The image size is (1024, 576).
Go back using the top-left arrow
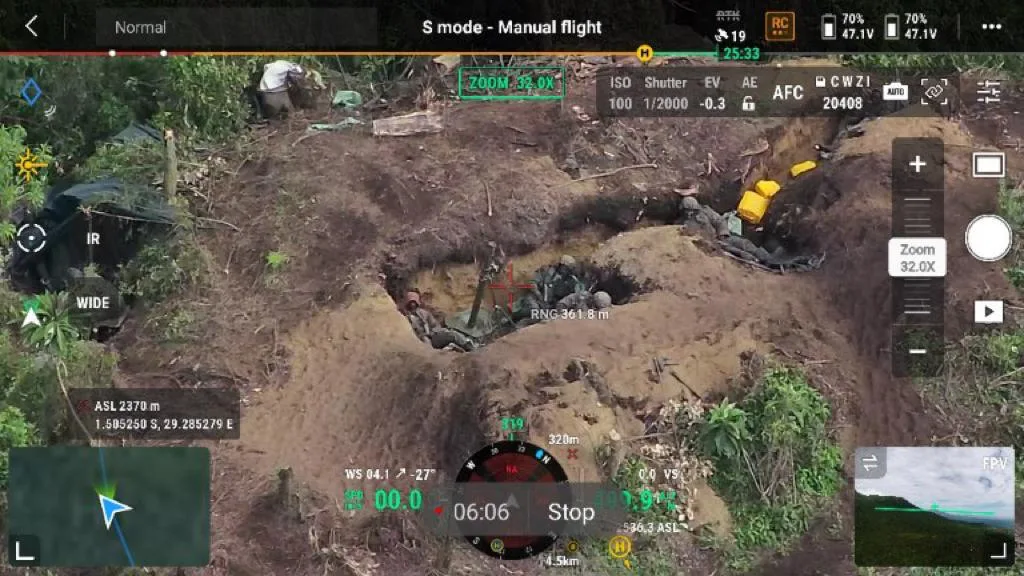click(31, 27)
